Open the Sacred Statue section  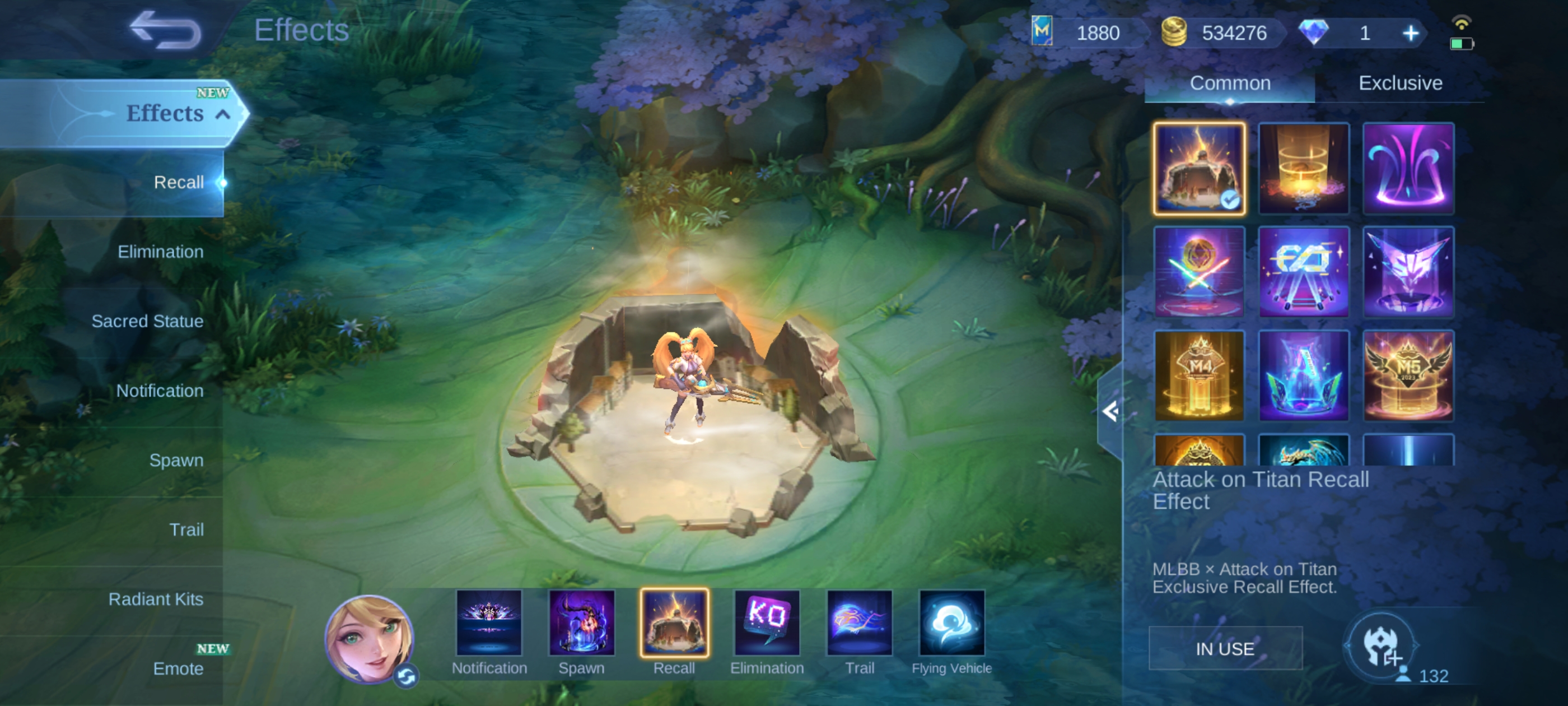point(147,321)
